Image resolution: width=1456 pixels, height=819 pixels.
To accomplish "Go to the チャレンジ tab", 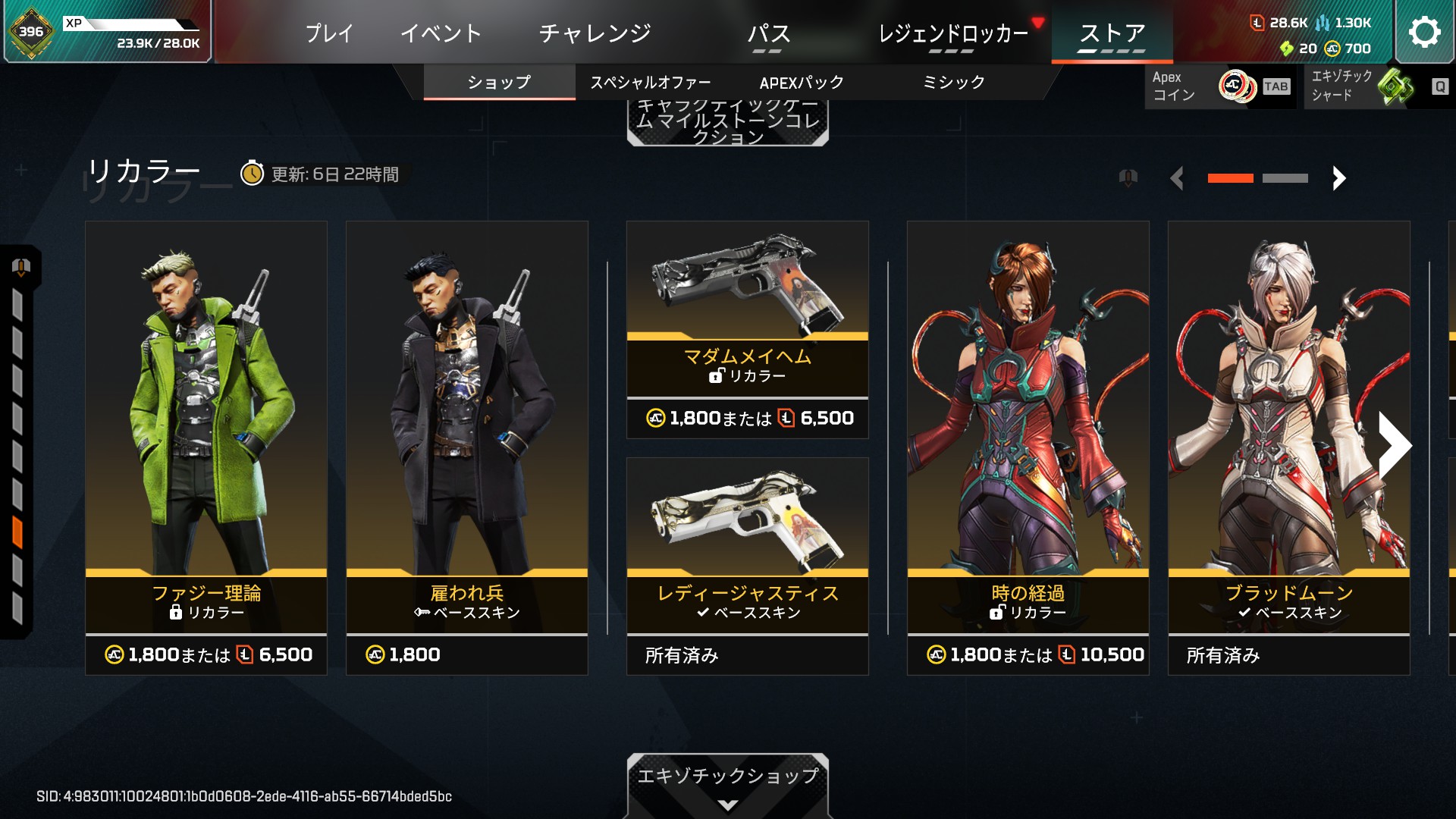I will coord(595,33).
